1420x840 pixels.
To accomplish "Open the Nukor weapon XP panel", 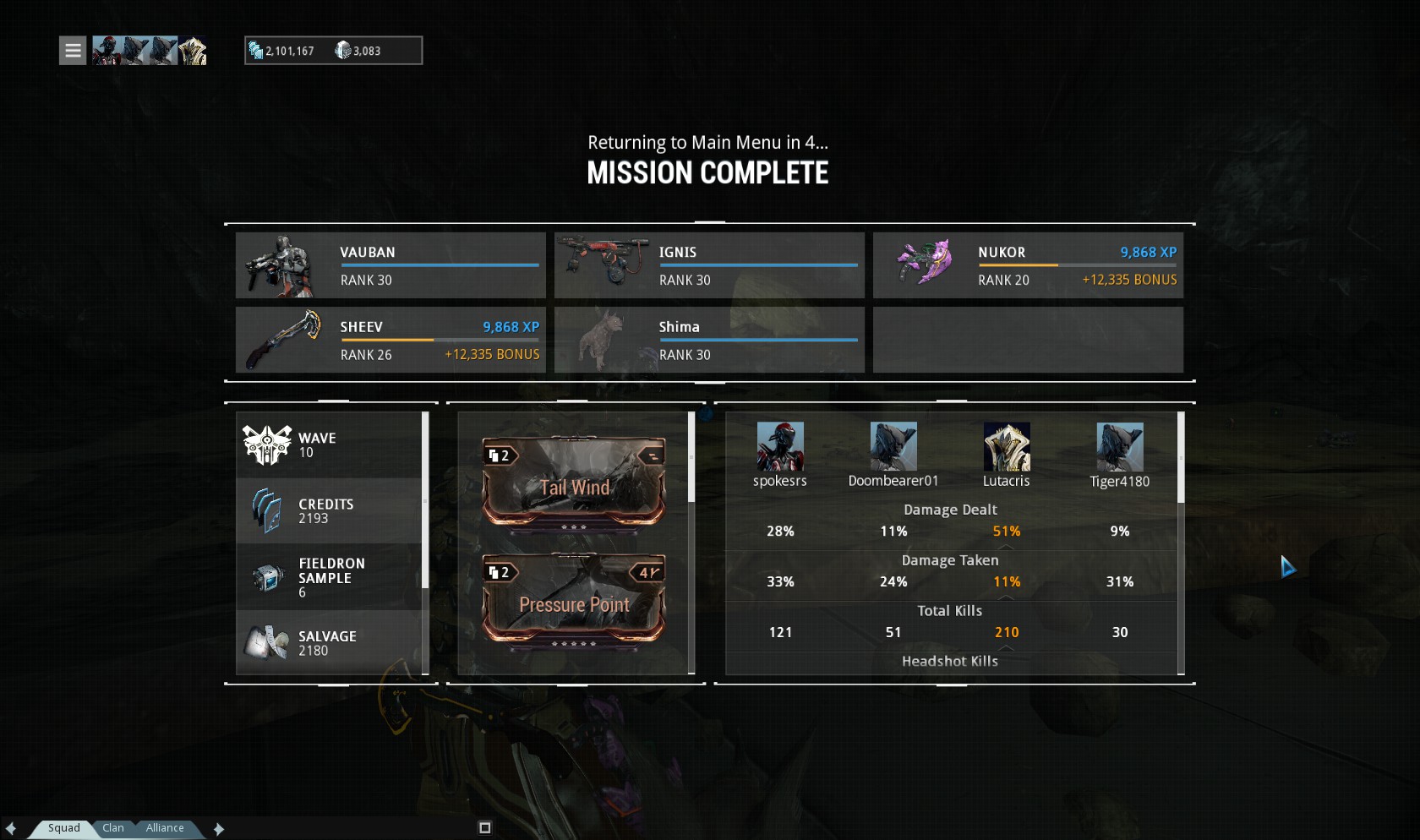I will point(1028,265).
